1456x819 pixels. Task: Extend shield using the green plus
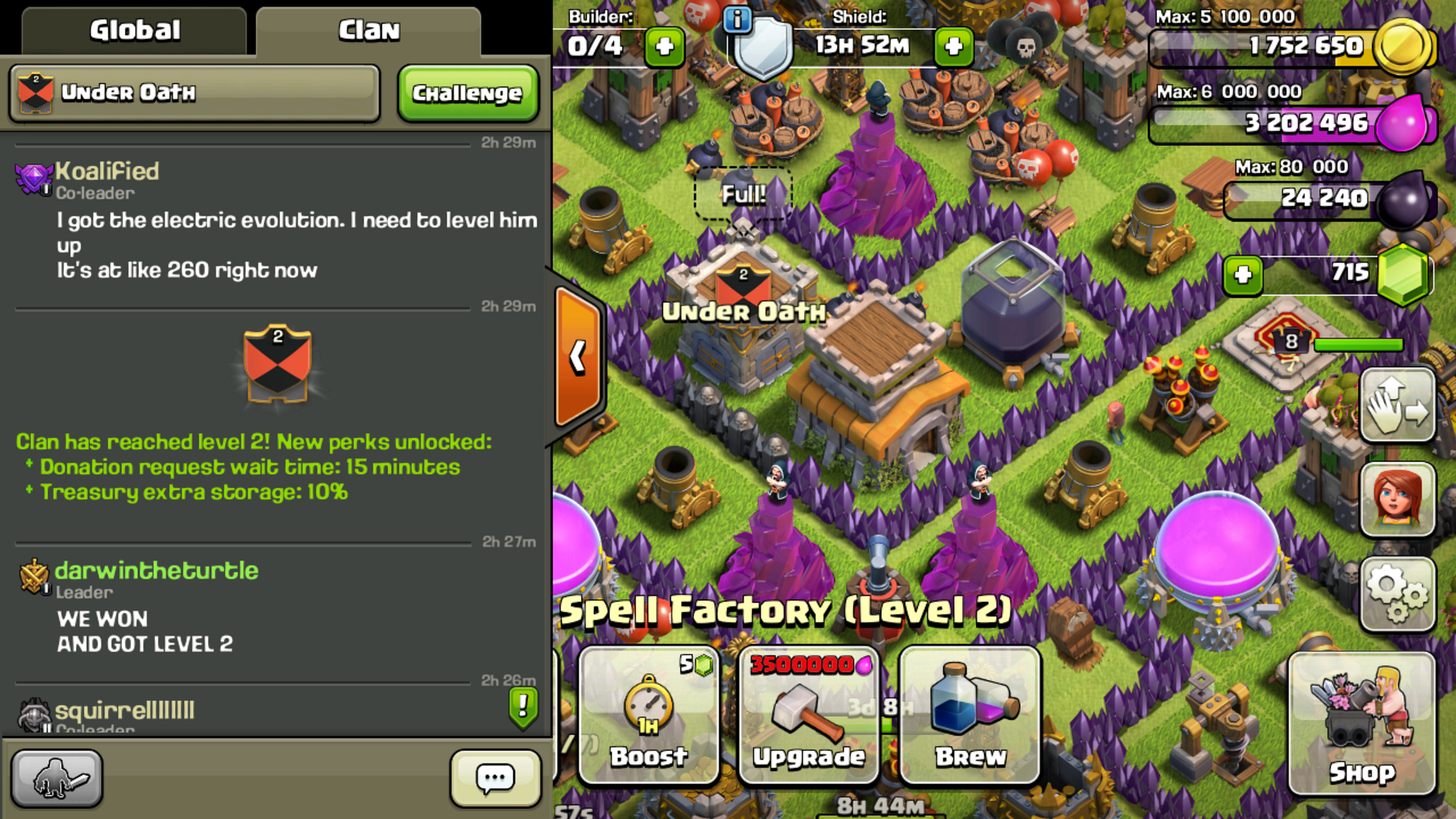coord(953,46)
